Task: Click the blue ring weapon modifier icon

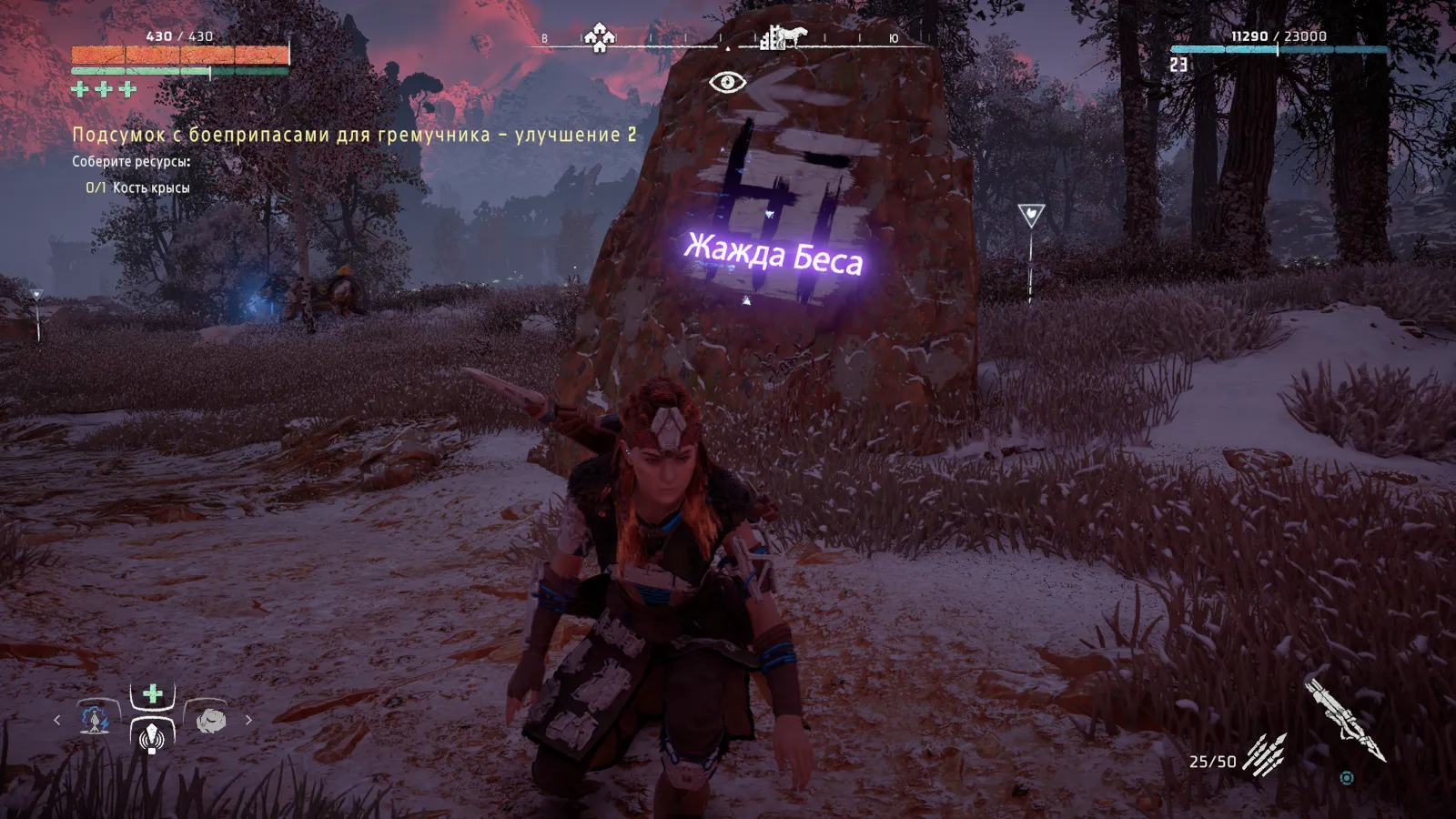Action: (x=1347, y=778)
